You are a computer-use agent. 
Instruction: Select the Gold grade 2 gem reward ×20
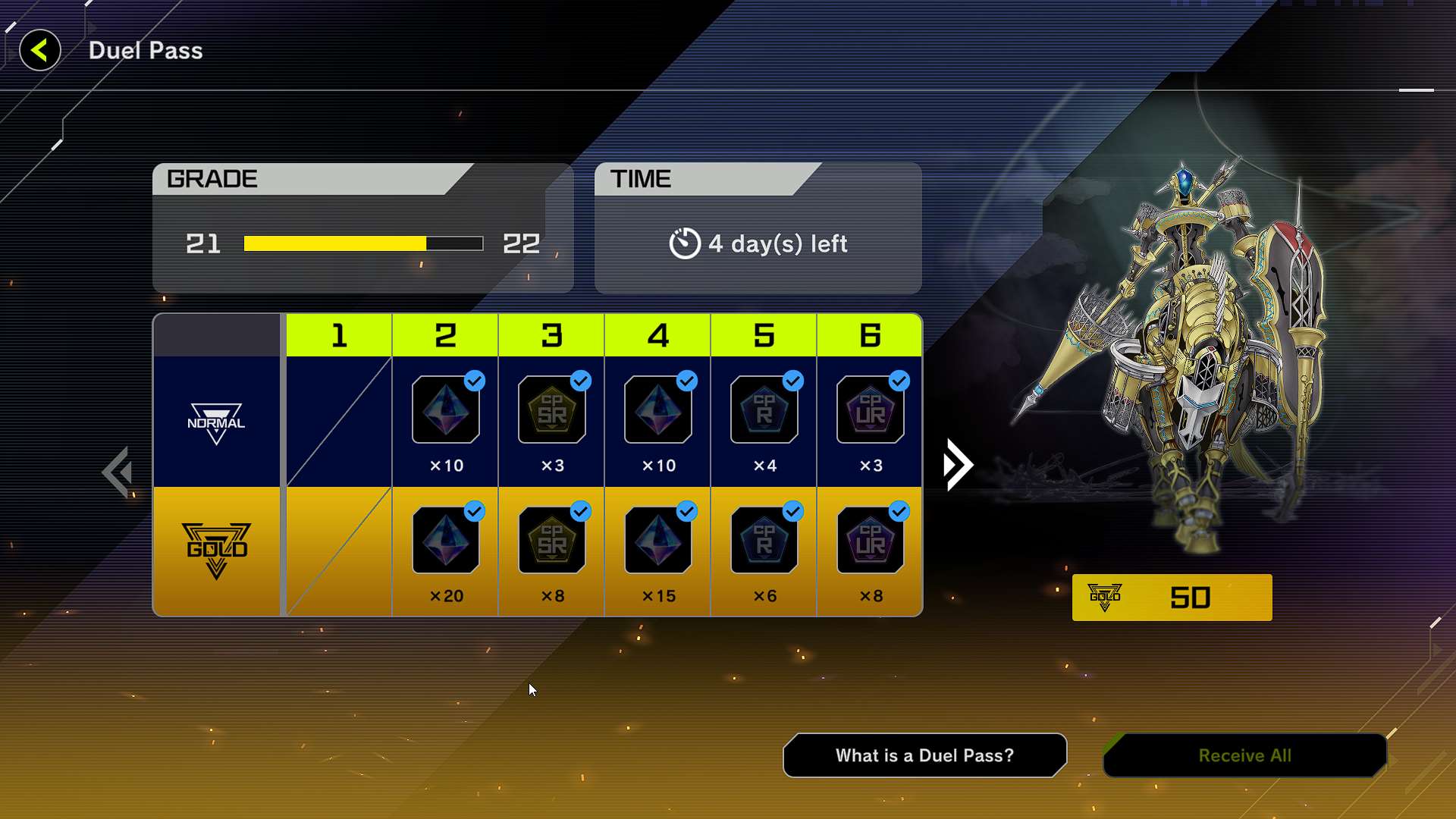point(446,541)
